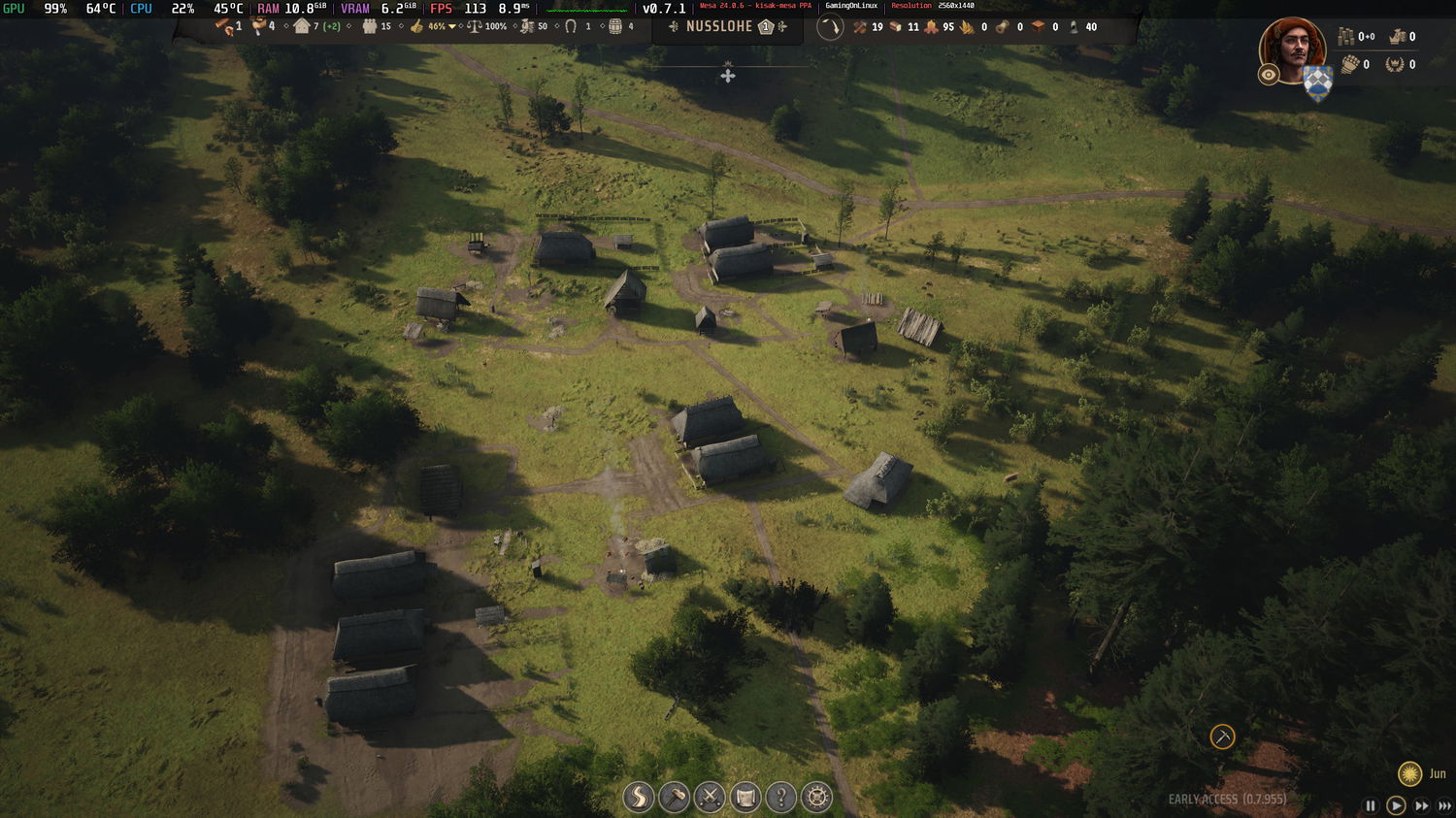Click the circular year progress dial
The image size is (1456, 818).
point(830,27)
